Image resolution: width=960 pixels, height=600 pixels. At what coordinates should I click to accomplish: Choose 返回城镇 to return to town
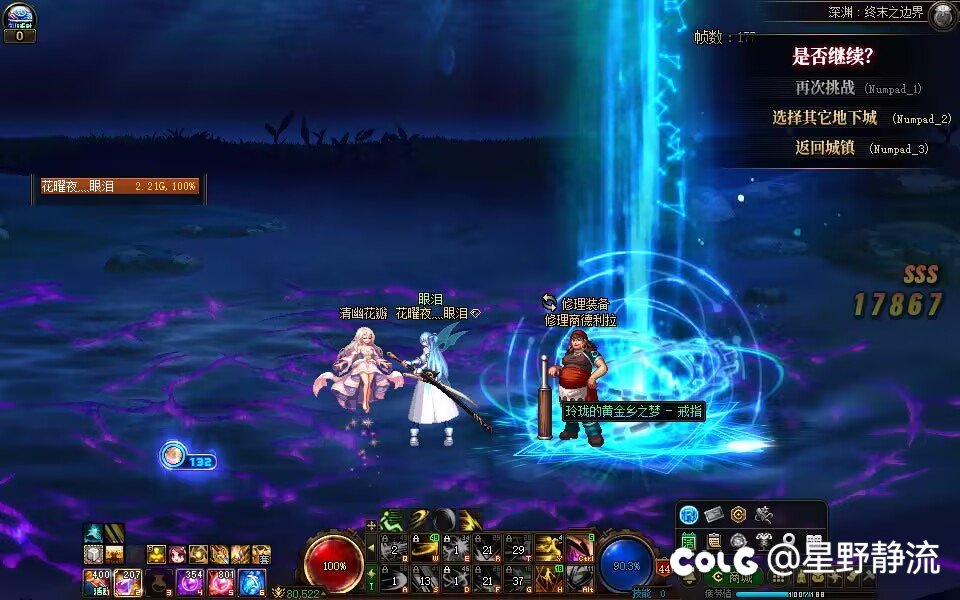coord(825,148)
